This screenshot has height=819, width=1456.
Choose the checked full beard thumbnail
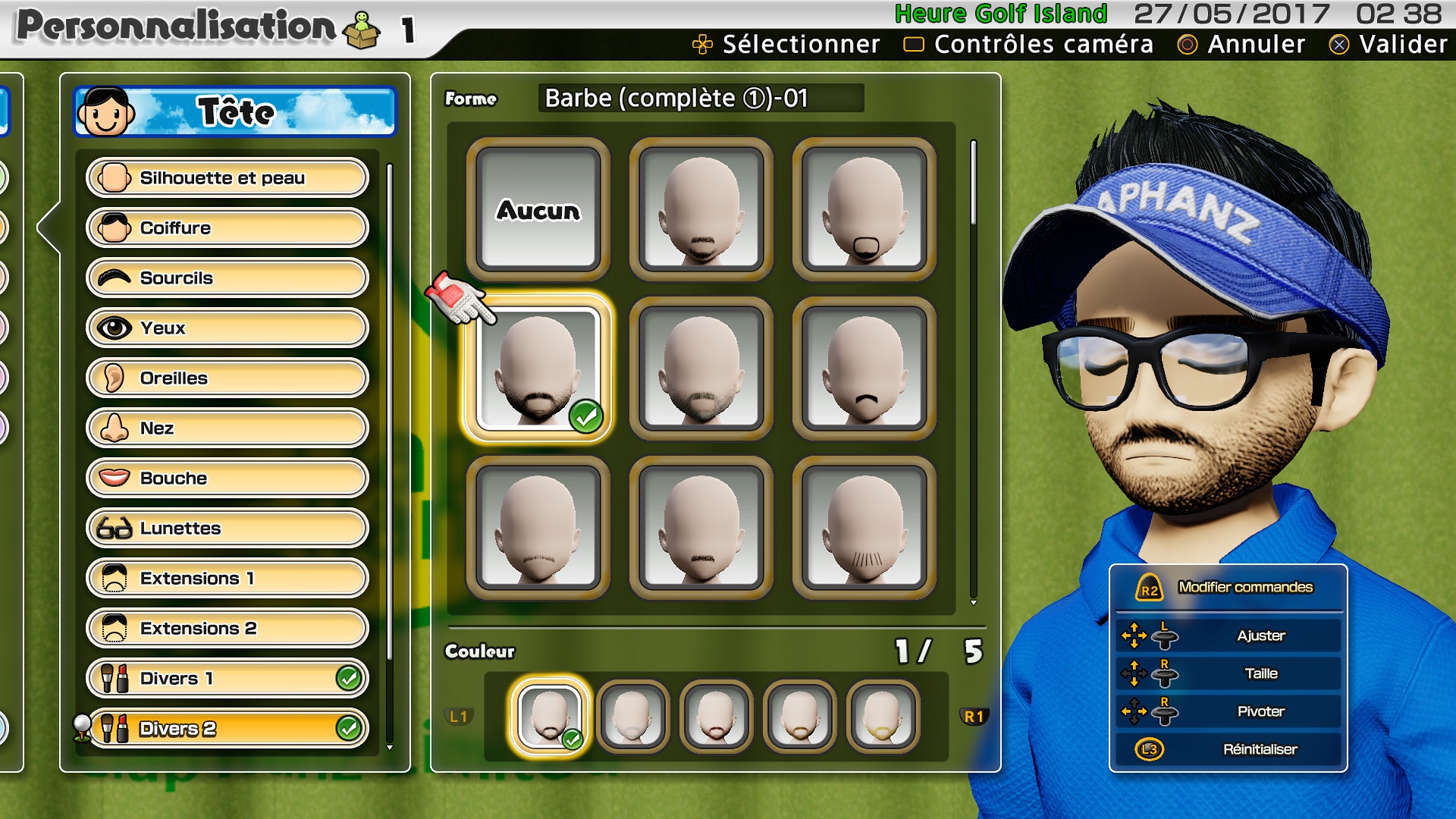(538, 369)
